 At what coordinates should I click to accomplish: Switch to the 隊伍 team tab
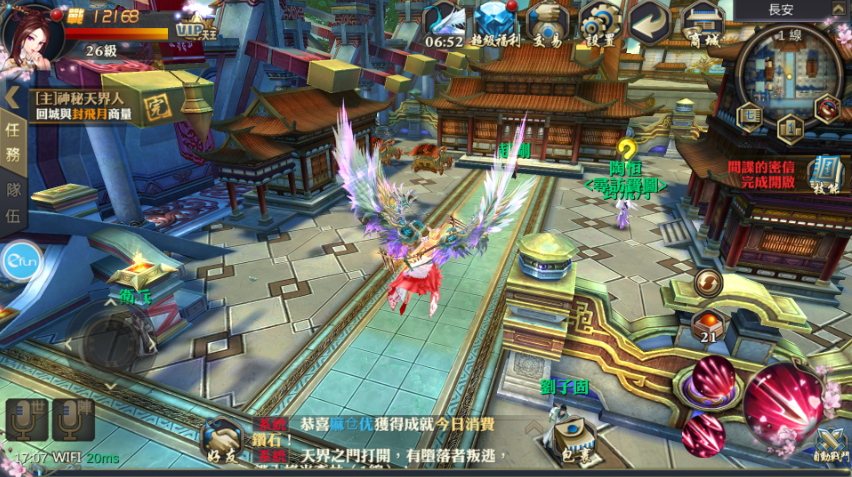[13, 203]
